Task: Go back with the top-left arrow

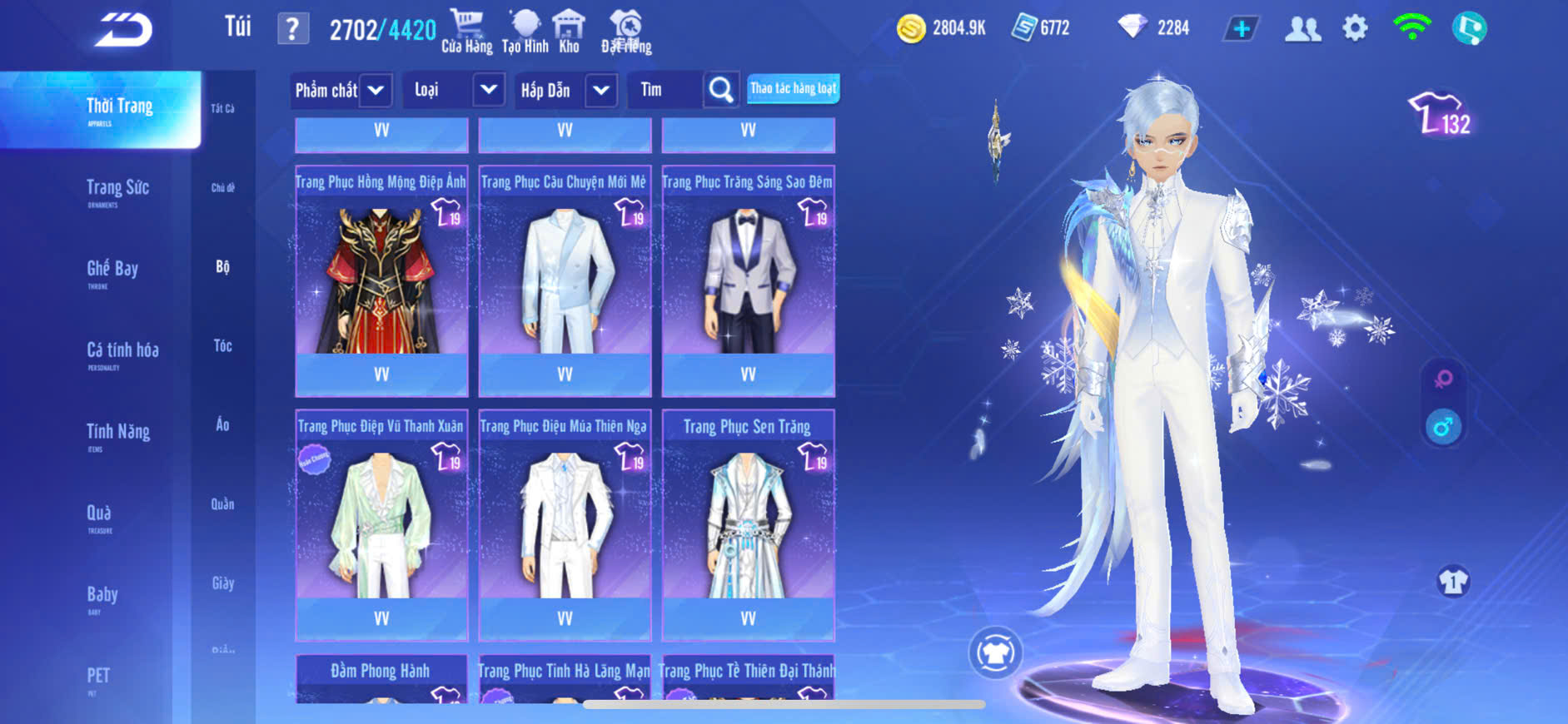Action: (x=123, y=30)
